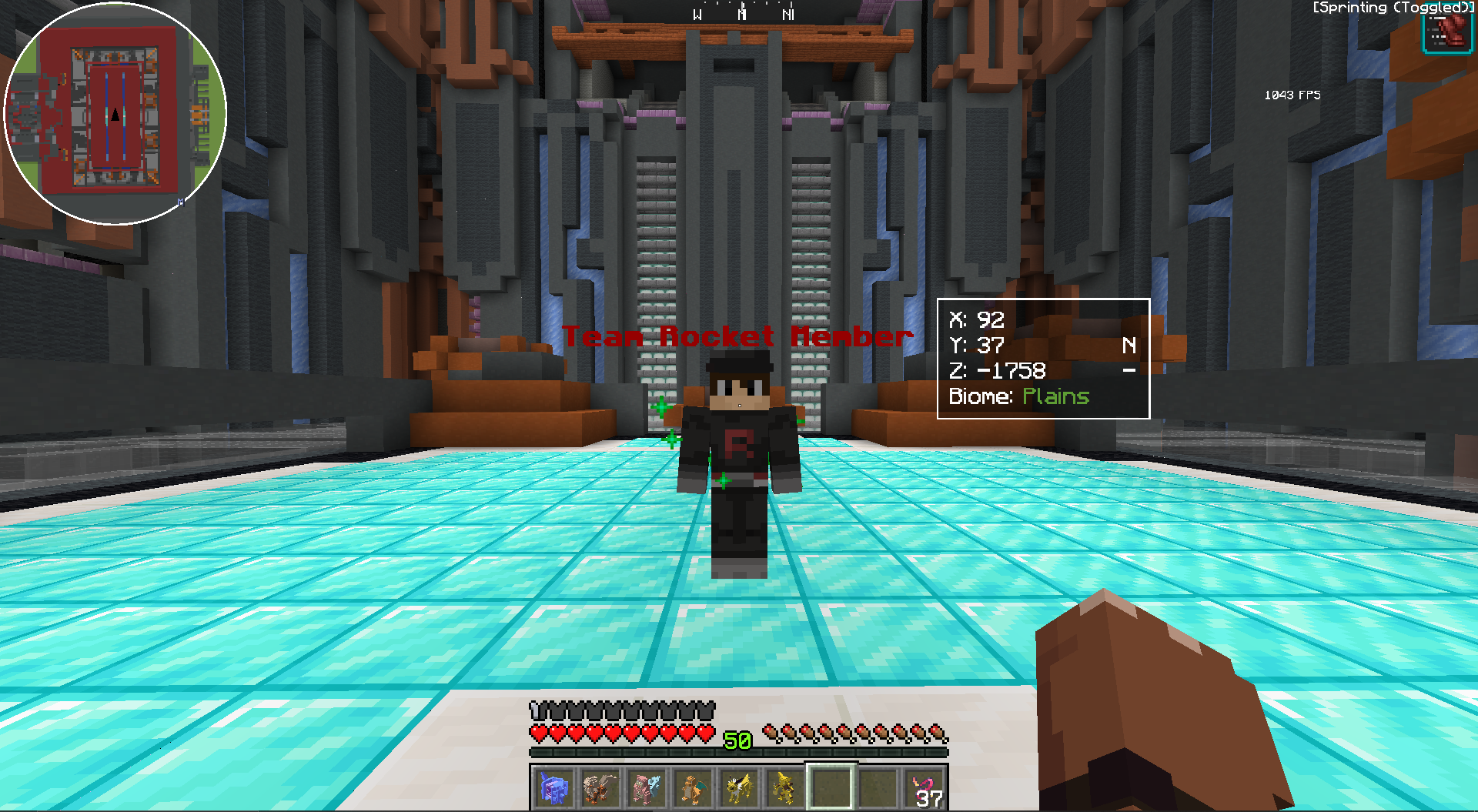Select the Jolteon hotbar slot
1478x812 pixels.
click(x=738, y=788)
